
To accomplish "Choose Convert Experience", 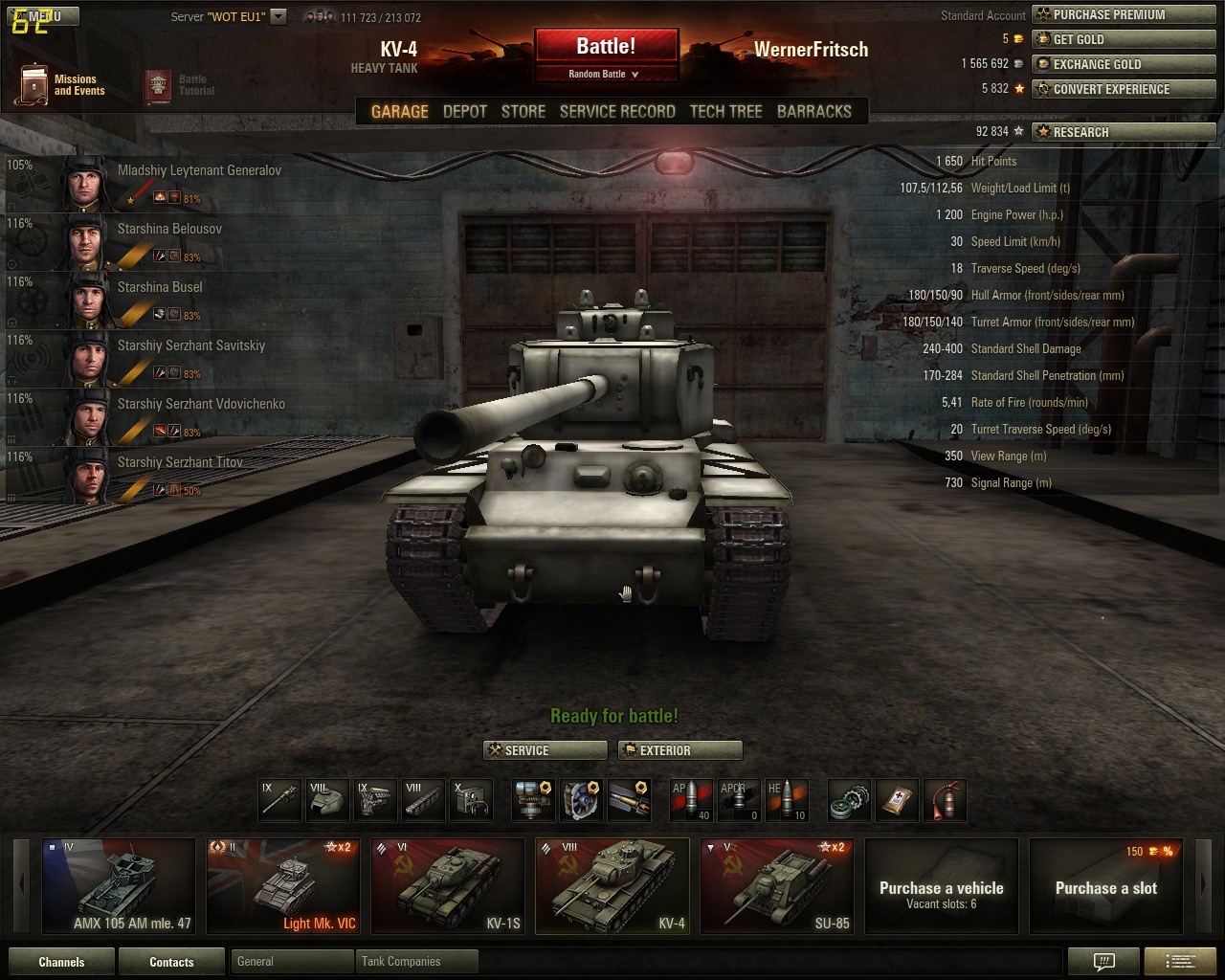I will (x=1124, y=89).
